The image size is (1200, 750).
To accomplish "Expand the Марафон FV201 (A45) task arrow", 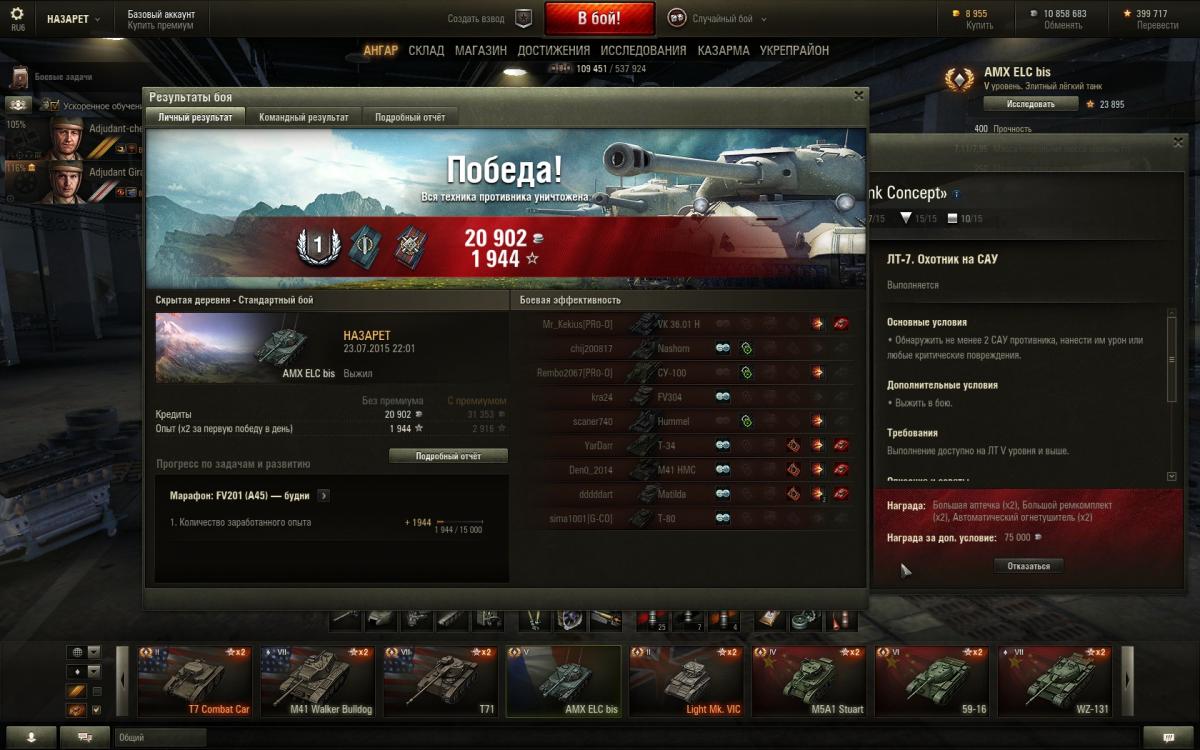I will 324,495.
